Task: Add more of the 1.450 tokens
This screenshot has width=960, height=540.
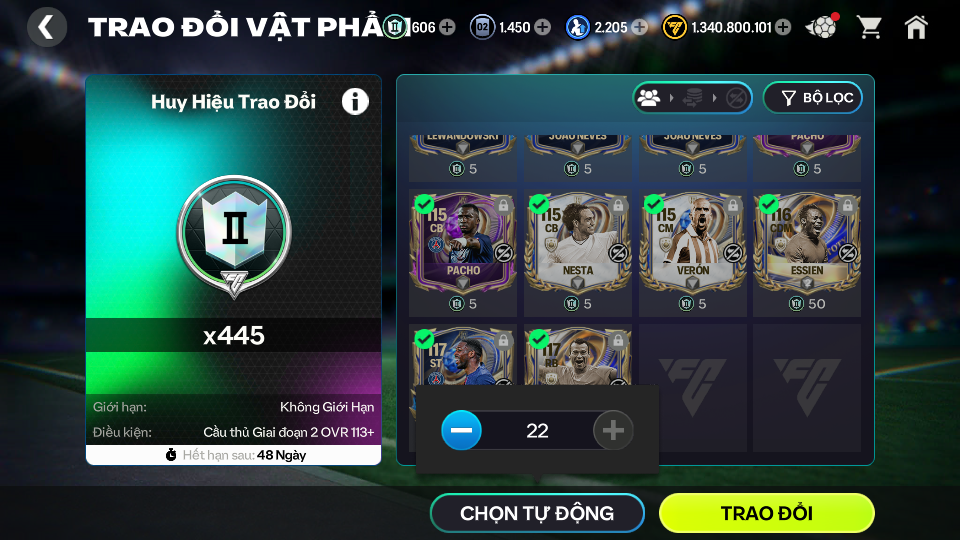Action: click(x=544, y=27)
